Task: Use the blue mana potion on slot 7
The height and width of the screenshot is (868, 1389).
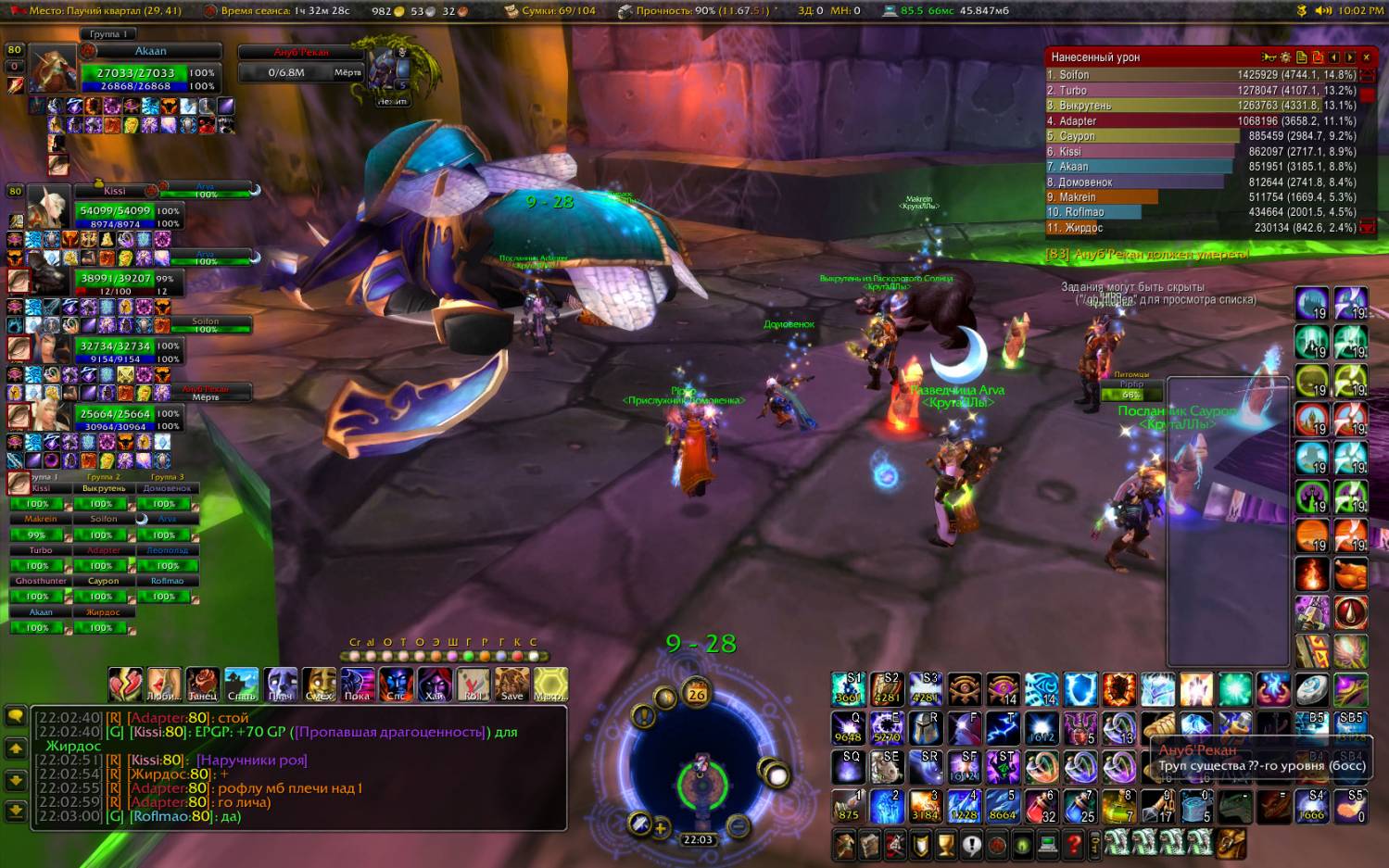Action: click(x=1080, y=807)
